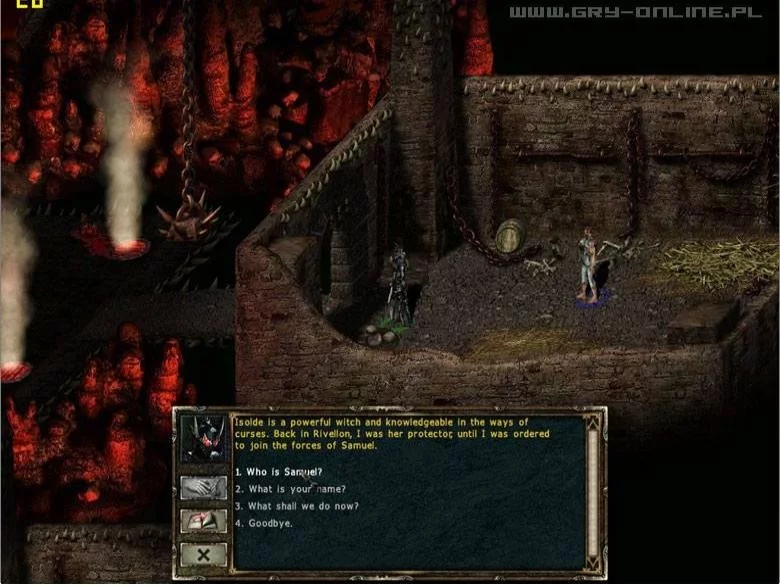End the conversation with "Goodbye."
This screenshot has height=585, width=780.
(264, 522)
